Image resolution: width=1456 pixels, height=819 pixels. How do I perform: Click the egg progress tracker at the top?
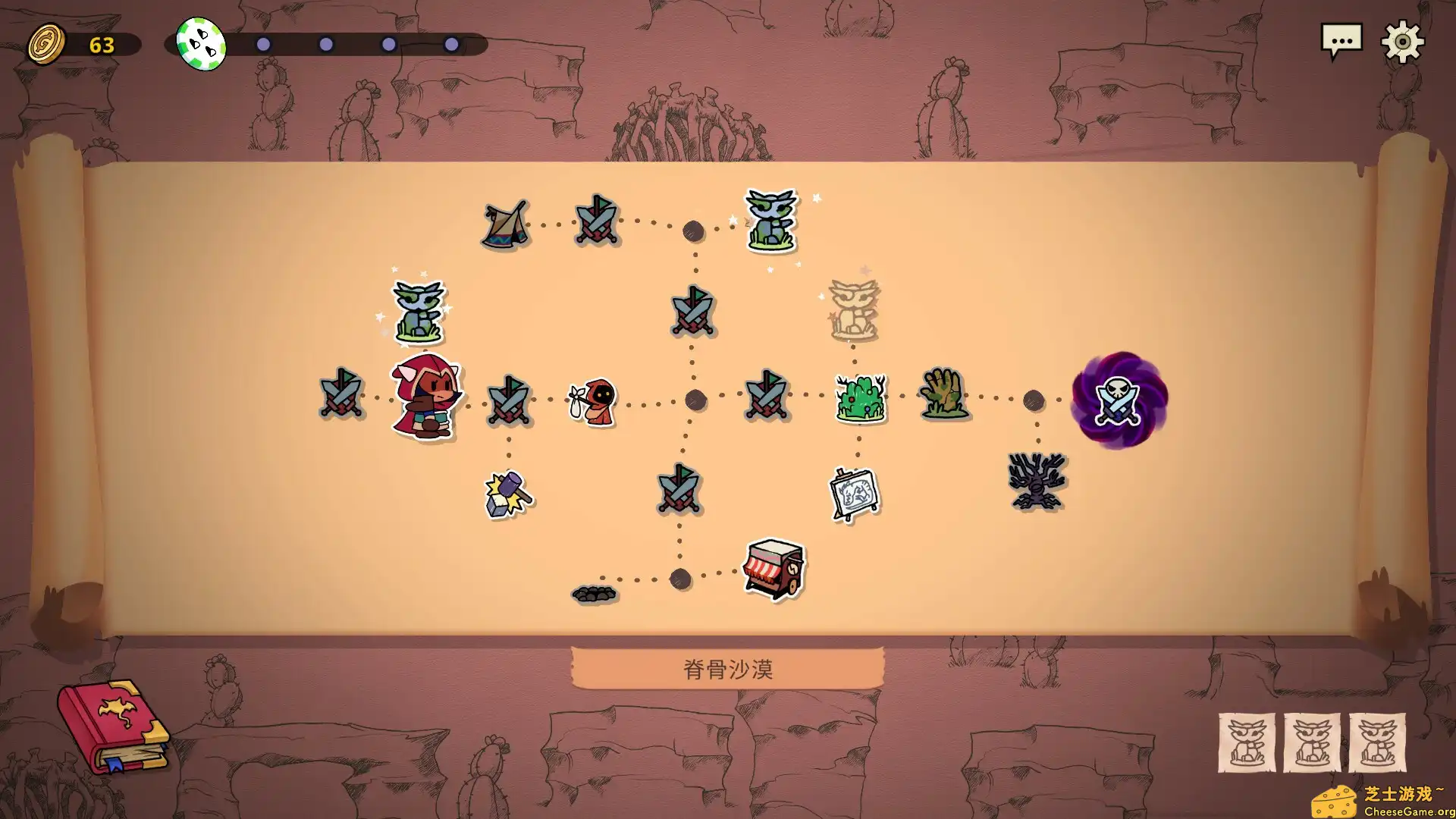199,43
